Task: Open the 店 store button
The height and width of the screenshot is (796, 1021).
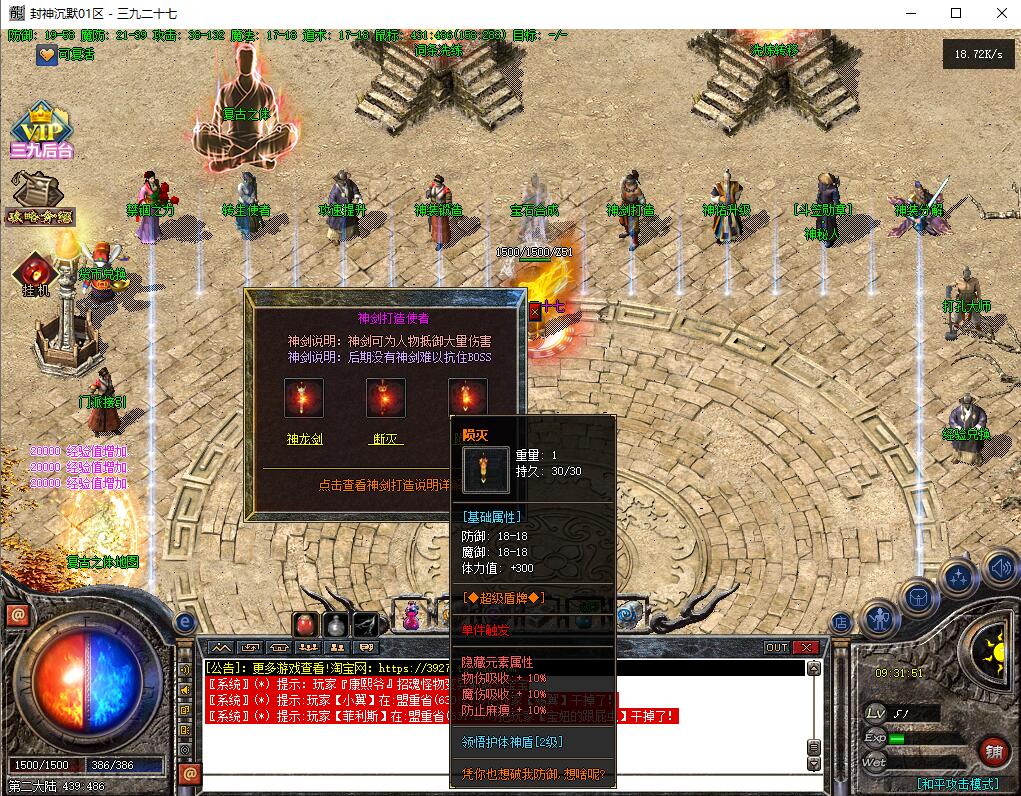Action: pos(841,622)
